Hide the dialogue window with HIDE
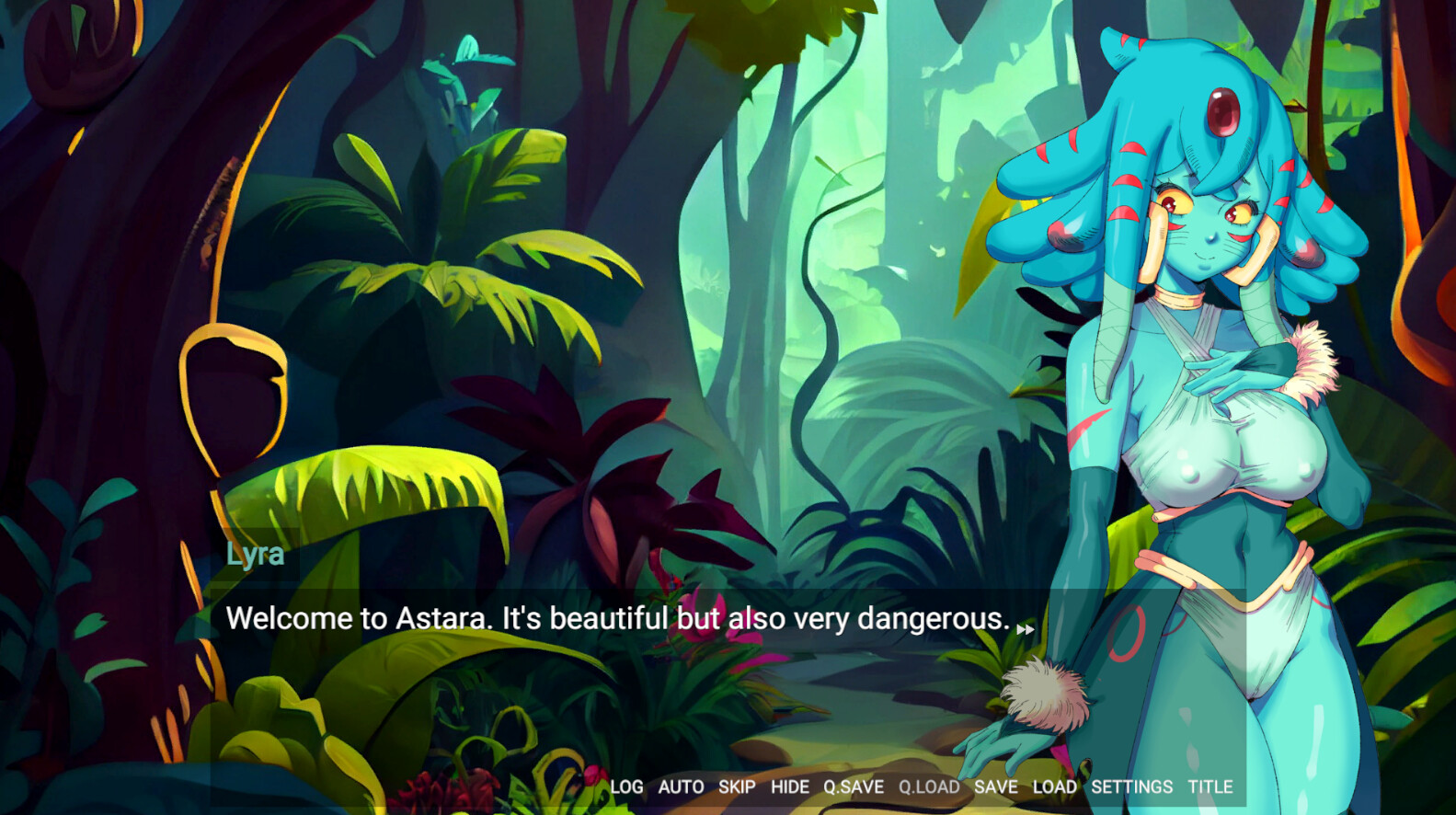This screenshot has width=1456, height=815. point(791,786)
